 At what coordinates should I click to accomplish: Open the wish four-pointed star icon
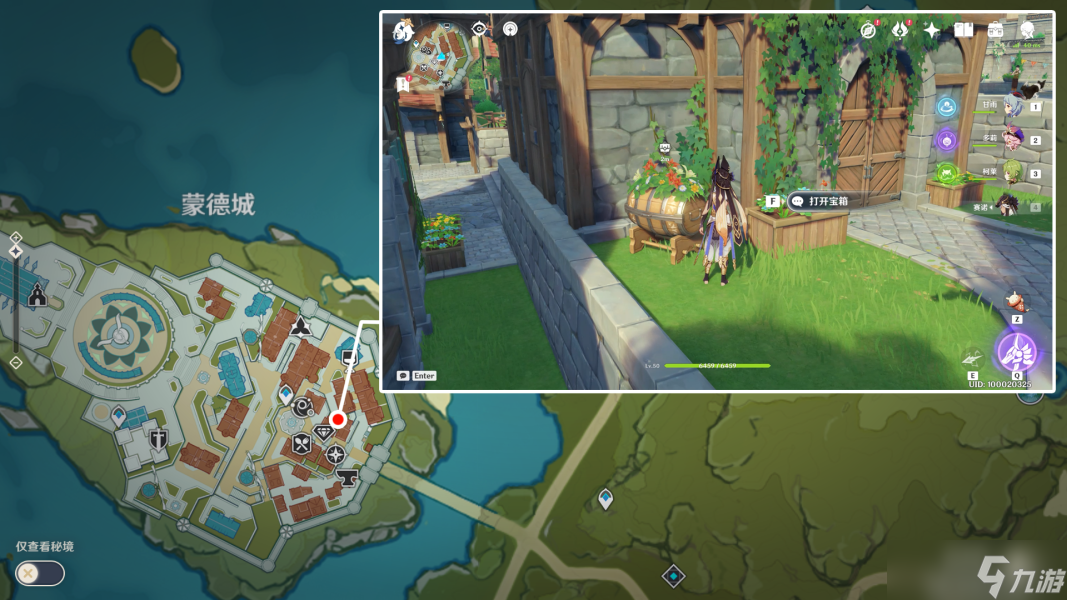(x=932, y=30)
